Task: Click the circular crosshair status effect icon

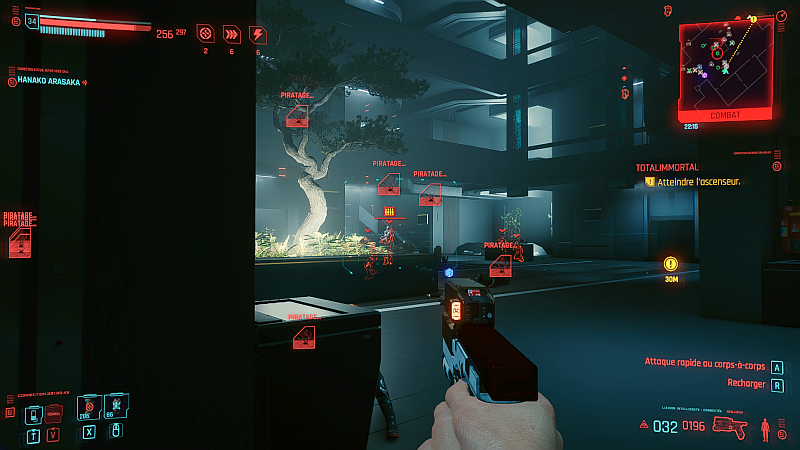Action: tap(205, 34)
